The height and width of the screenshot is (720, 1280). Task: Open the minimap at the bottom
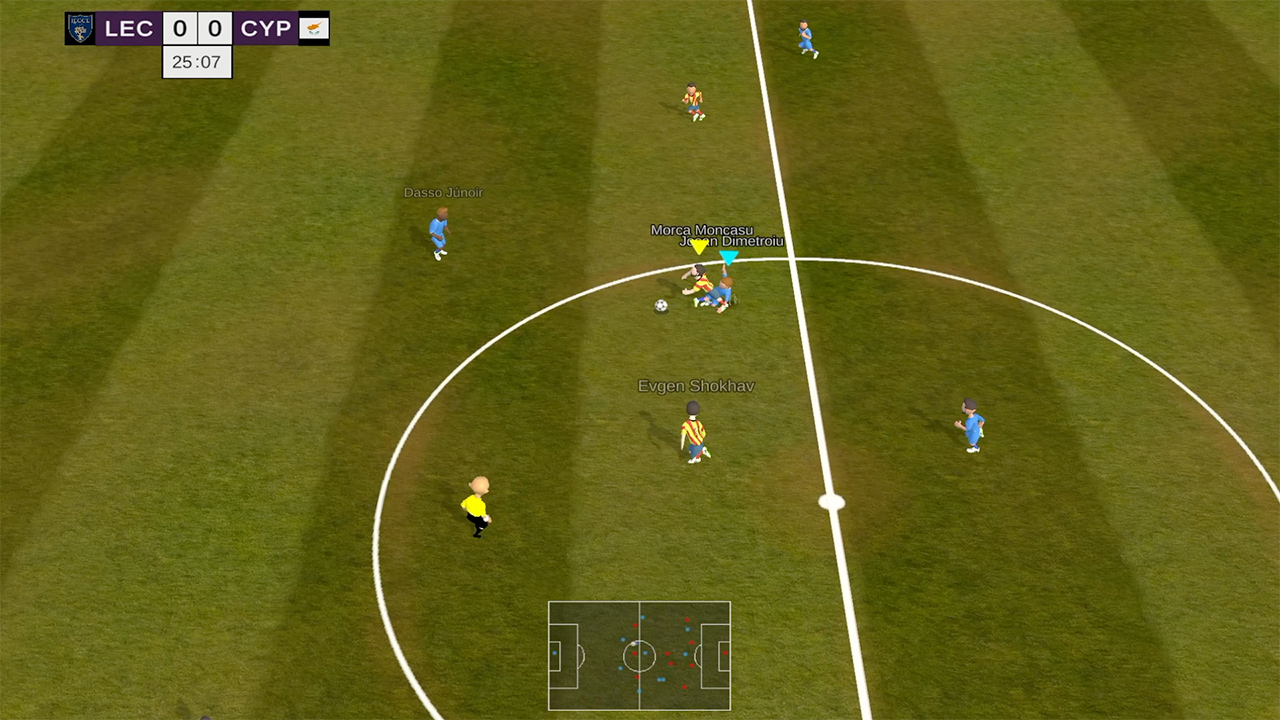[640, 657]
